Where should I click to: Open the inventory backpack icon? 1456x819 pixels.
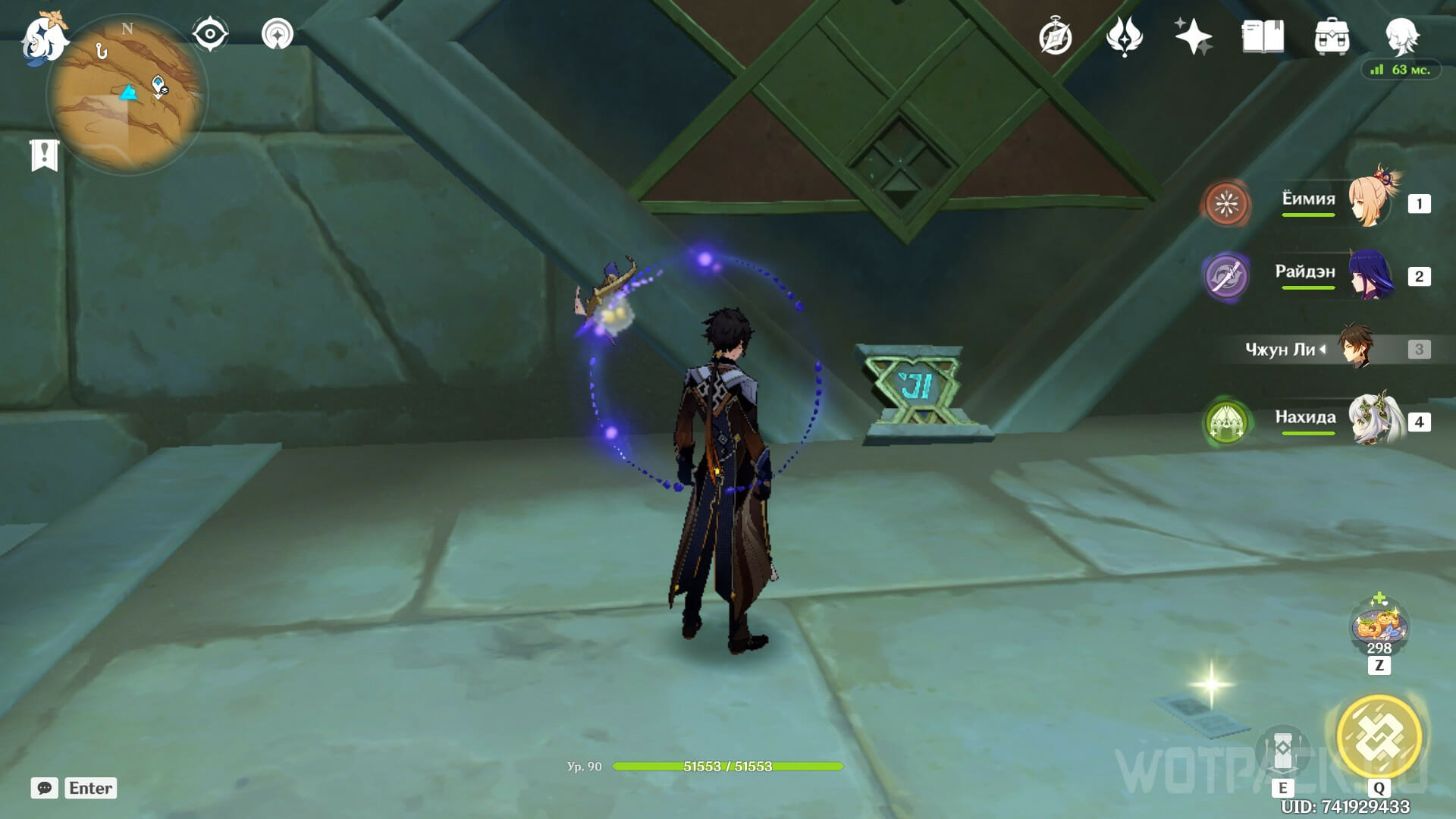1332,37
